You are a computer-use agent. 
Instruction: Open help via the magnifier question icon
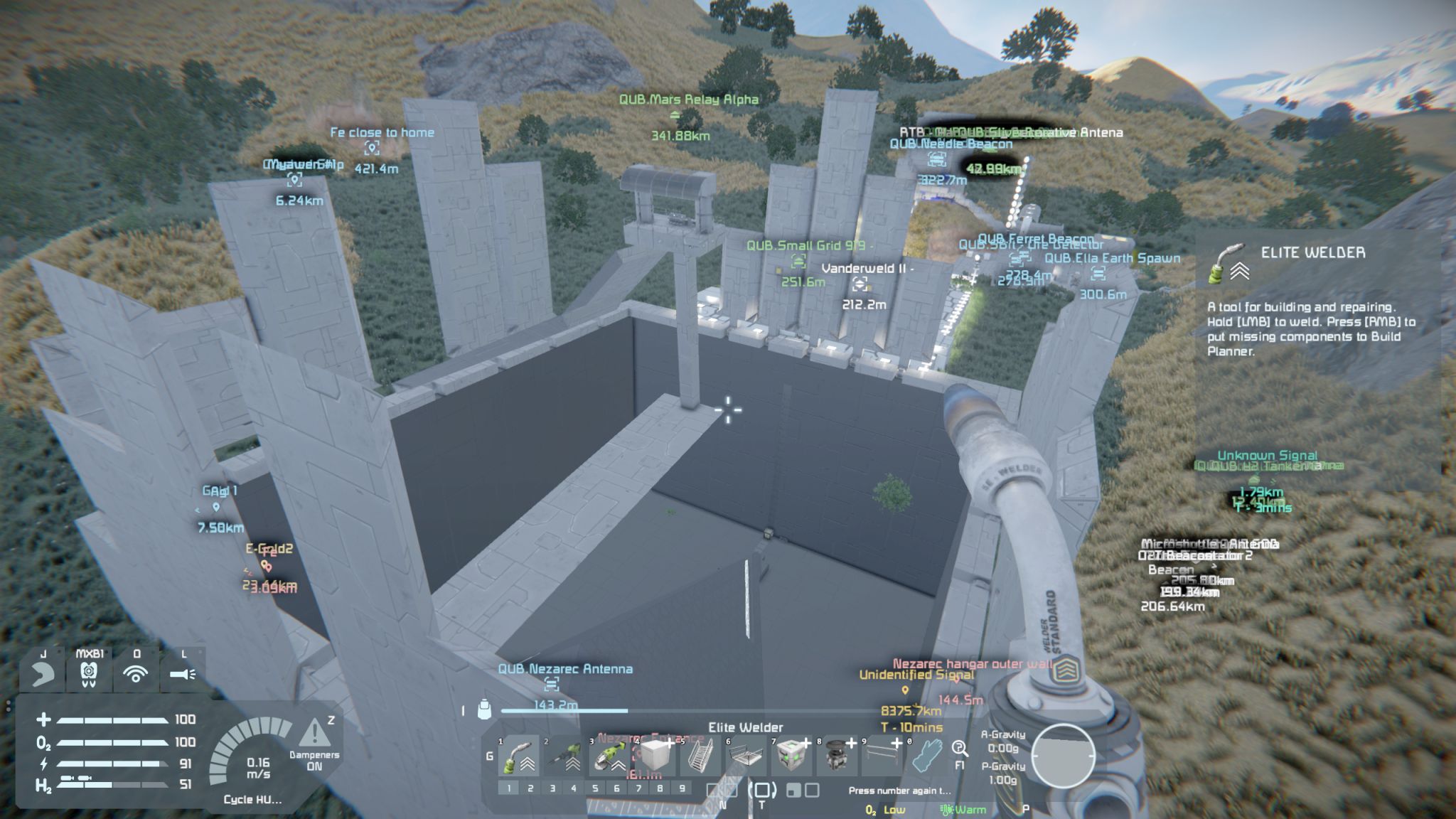point(960,749)
